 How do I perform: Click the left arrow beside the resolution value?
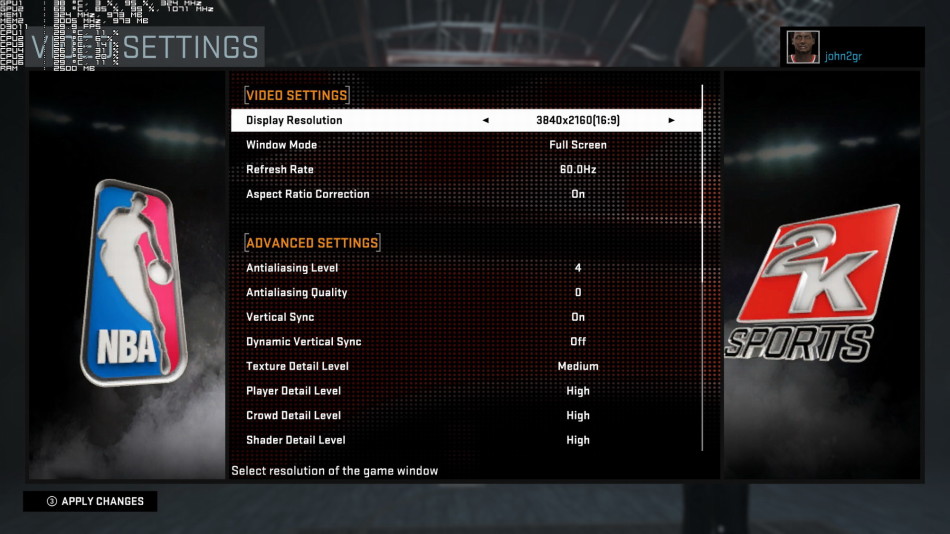click(486, 120)
